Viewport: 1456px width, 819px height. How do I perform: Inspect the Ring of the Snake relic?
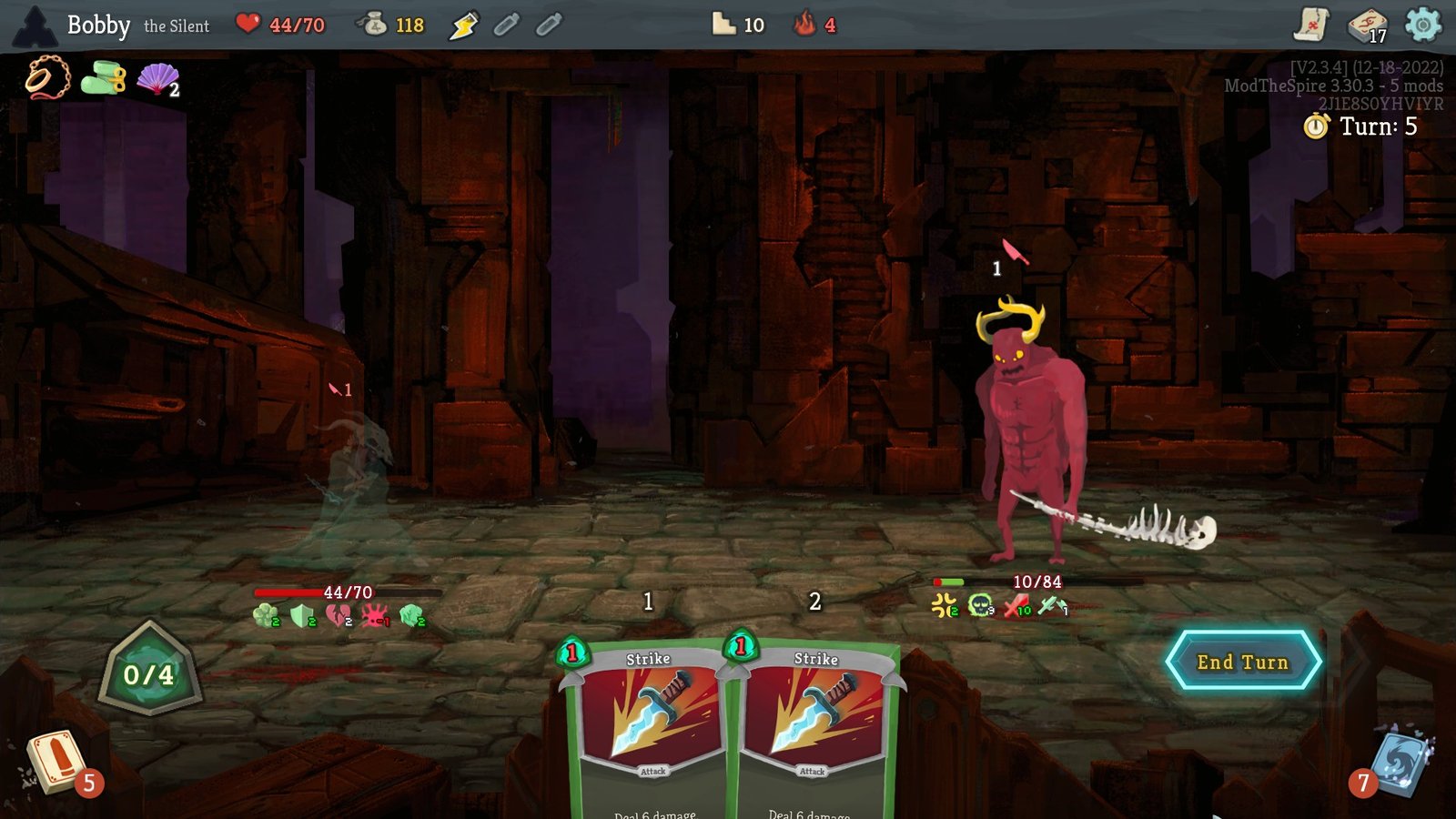coord(47,77)
